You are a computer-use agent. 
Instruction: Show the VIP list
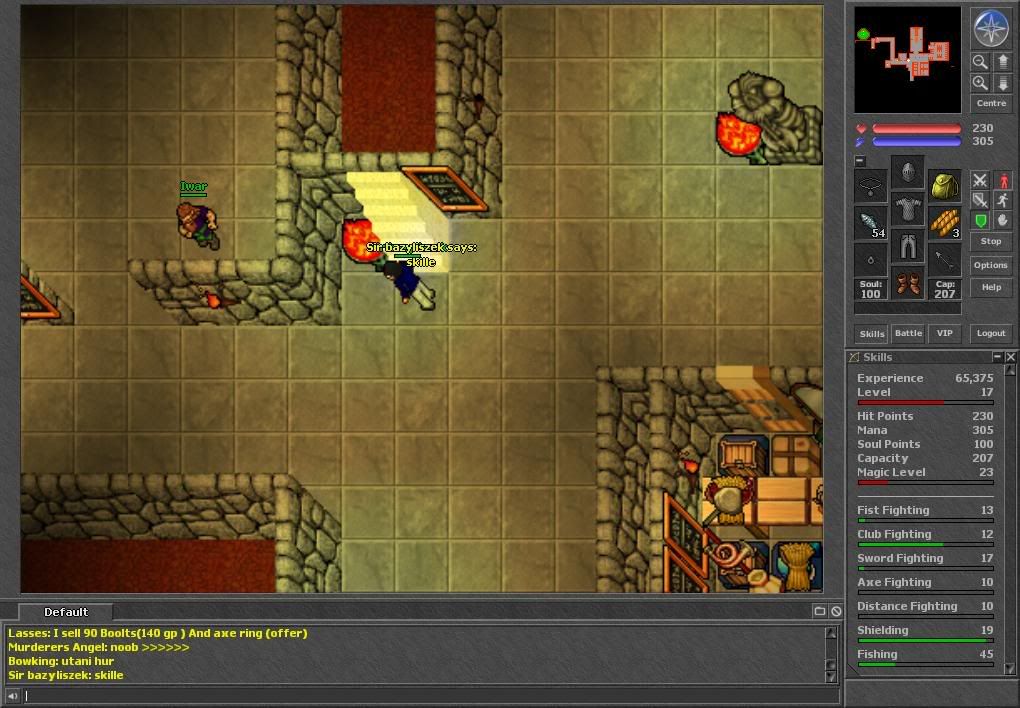(944, 333)
